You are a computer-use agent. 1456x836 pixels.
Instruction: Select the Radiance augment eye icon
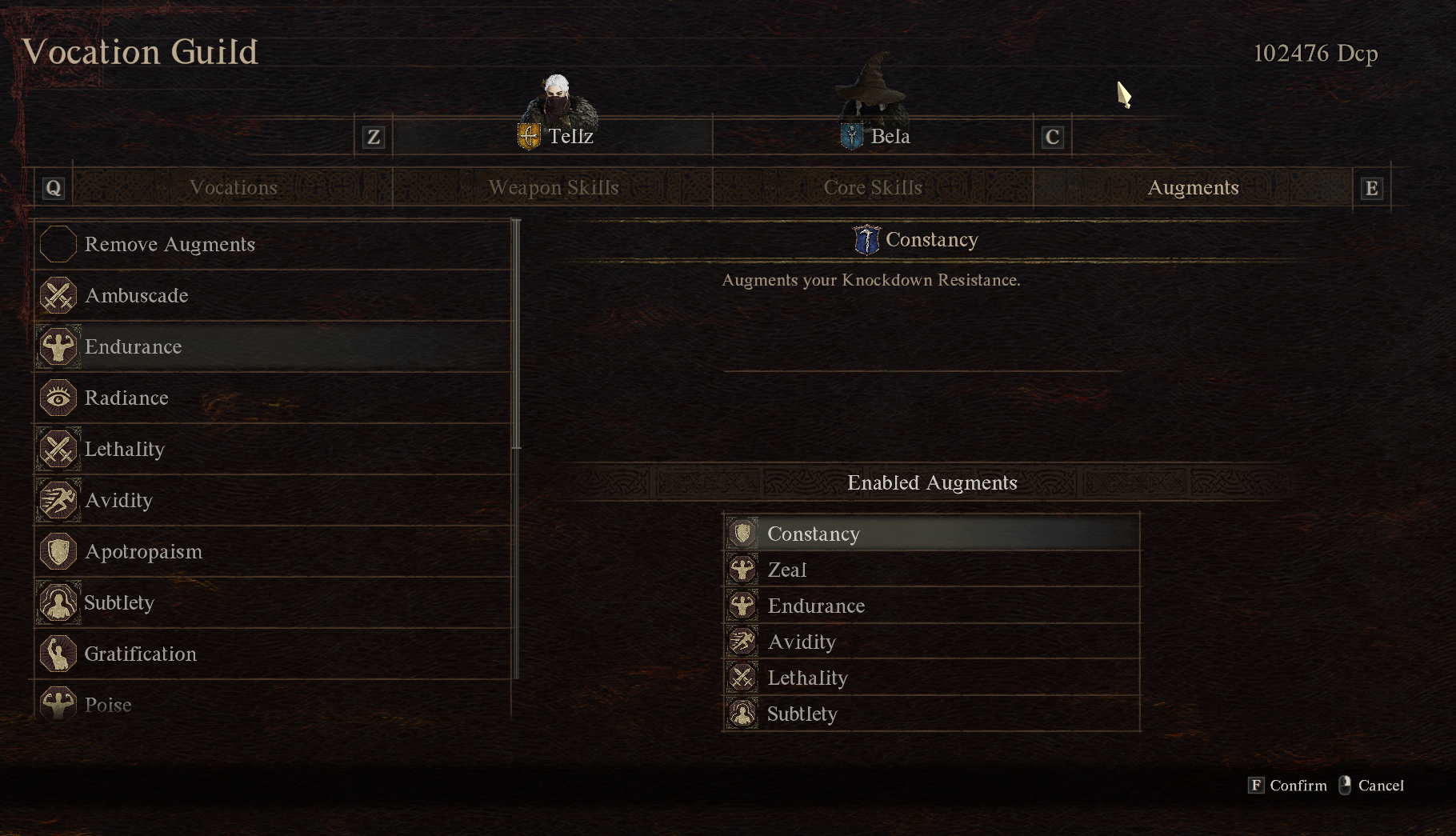(x=58, y=398)
